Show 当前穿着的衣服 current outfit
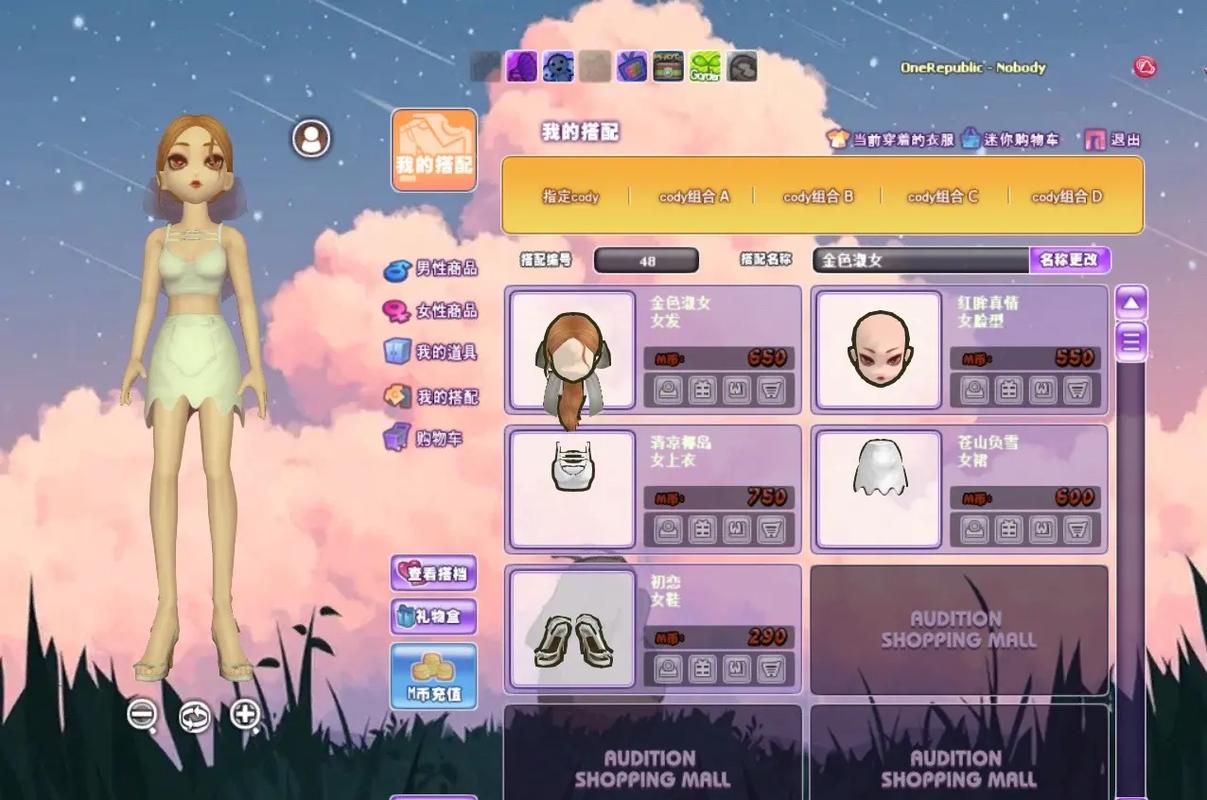This screenshot has height=800, width=1207. [891, 140]
